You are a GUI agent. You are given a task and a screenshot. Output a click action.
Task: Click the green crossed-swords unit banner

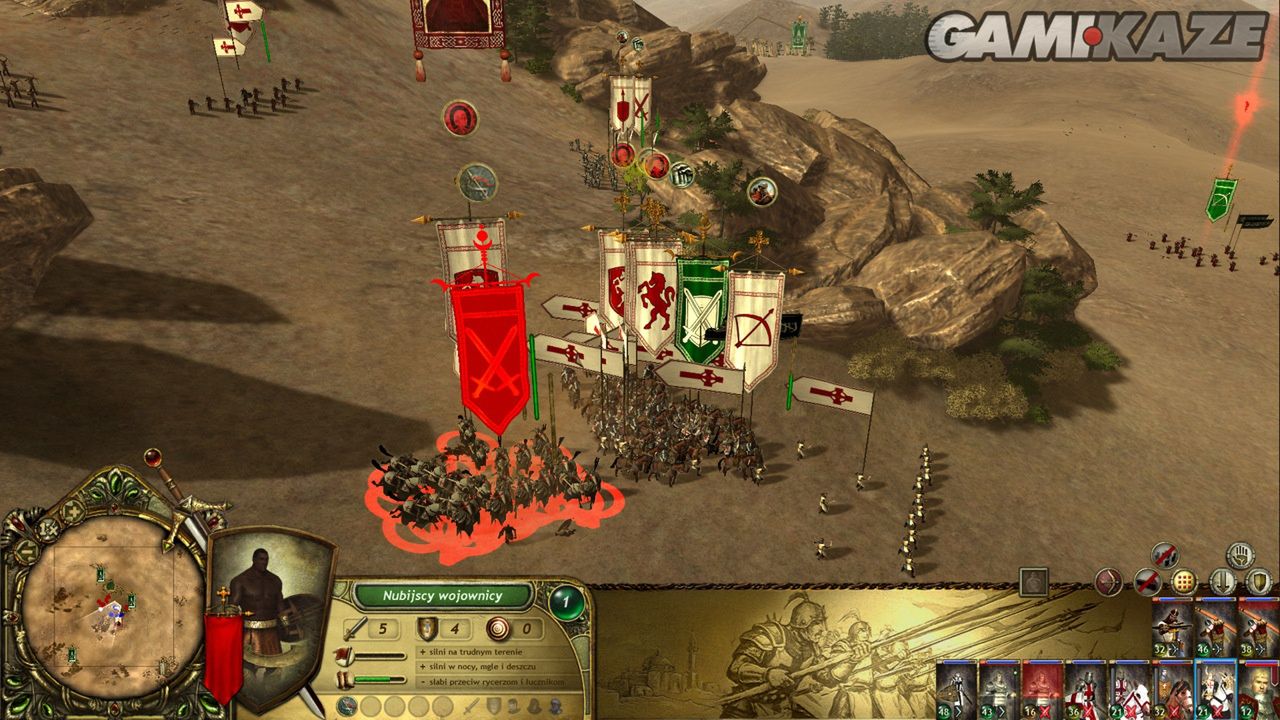coord(702,308)
